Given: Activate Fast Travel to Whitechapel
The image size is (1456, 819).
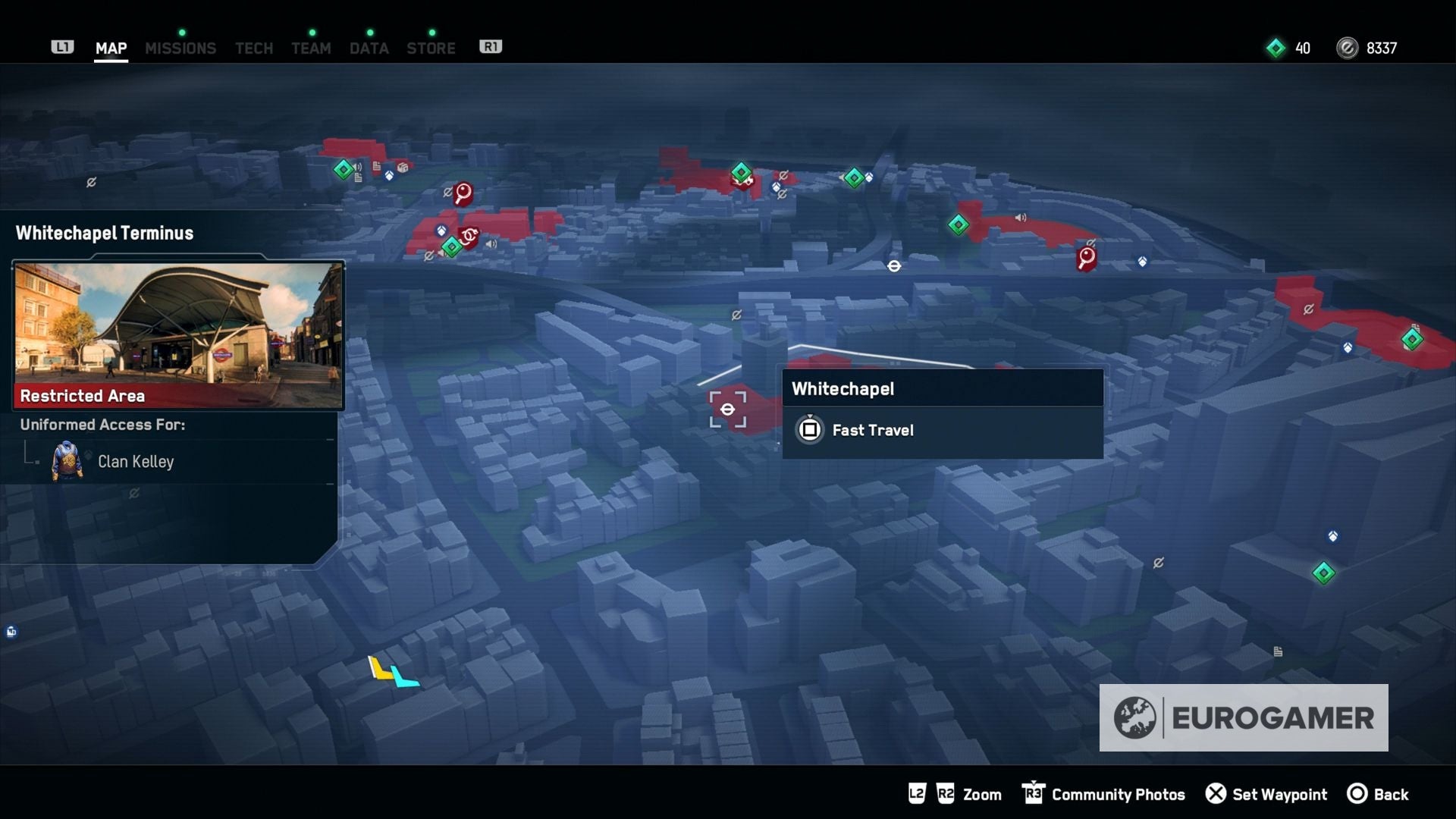Looking at the screenshot, I should 872,430.
